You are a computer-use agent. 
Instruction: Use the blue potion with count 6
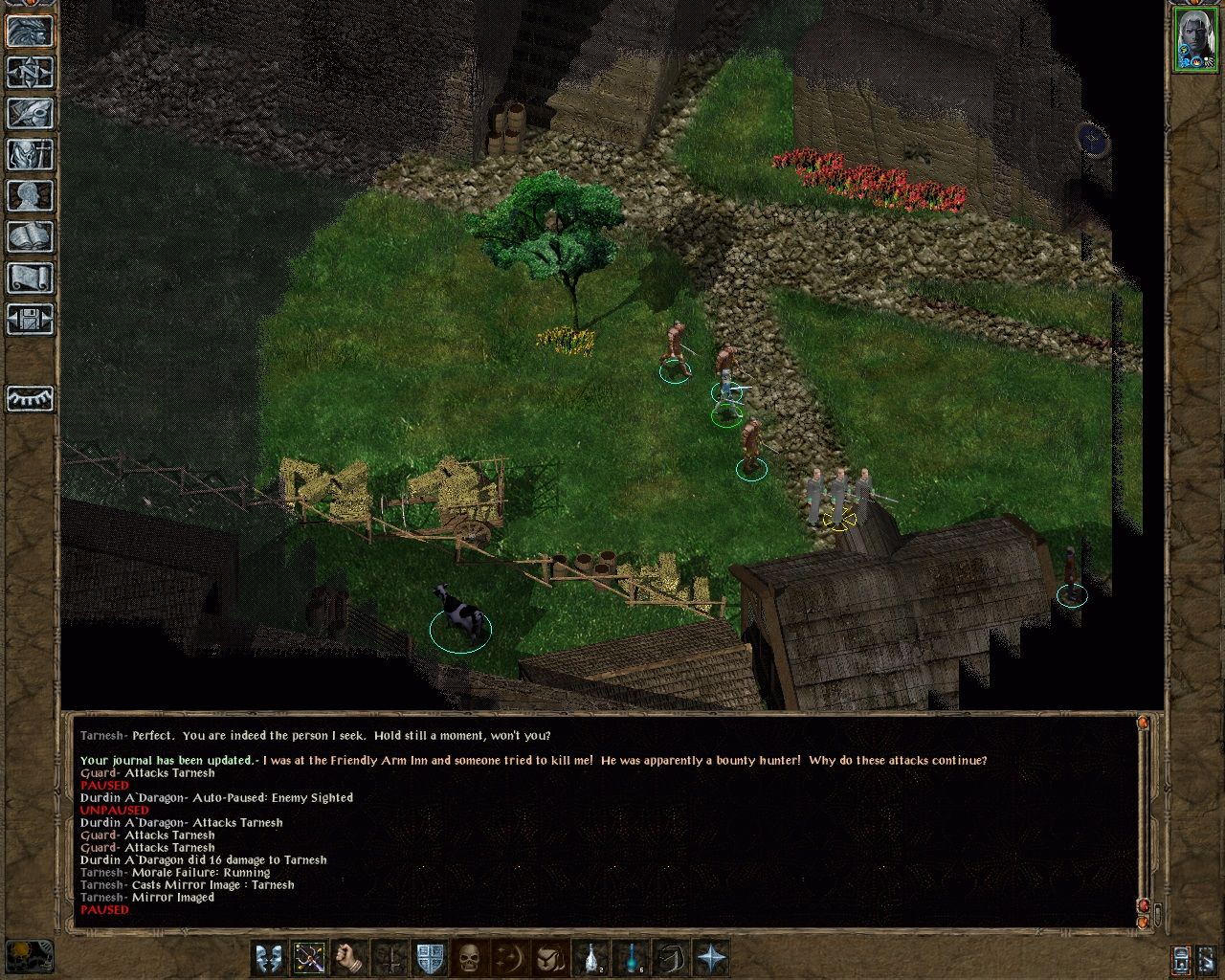point(633,958)
